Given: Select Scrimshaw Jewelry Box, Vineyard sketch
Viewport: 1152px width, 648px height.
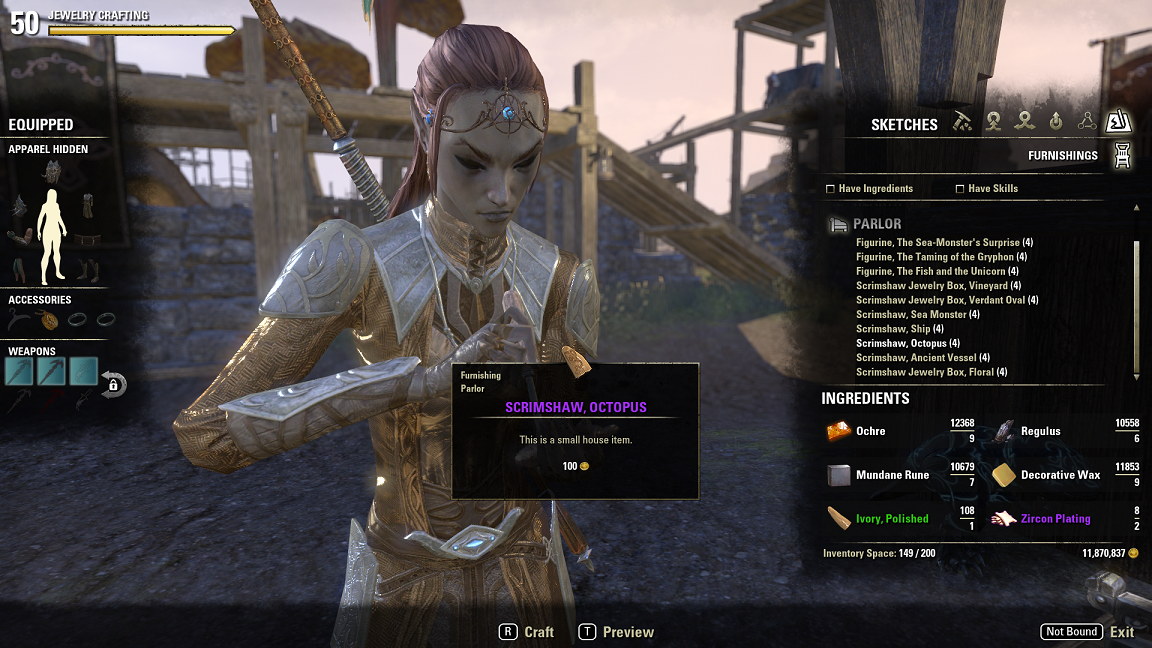Looking at the screenshot, I should (x=932, y=286).
